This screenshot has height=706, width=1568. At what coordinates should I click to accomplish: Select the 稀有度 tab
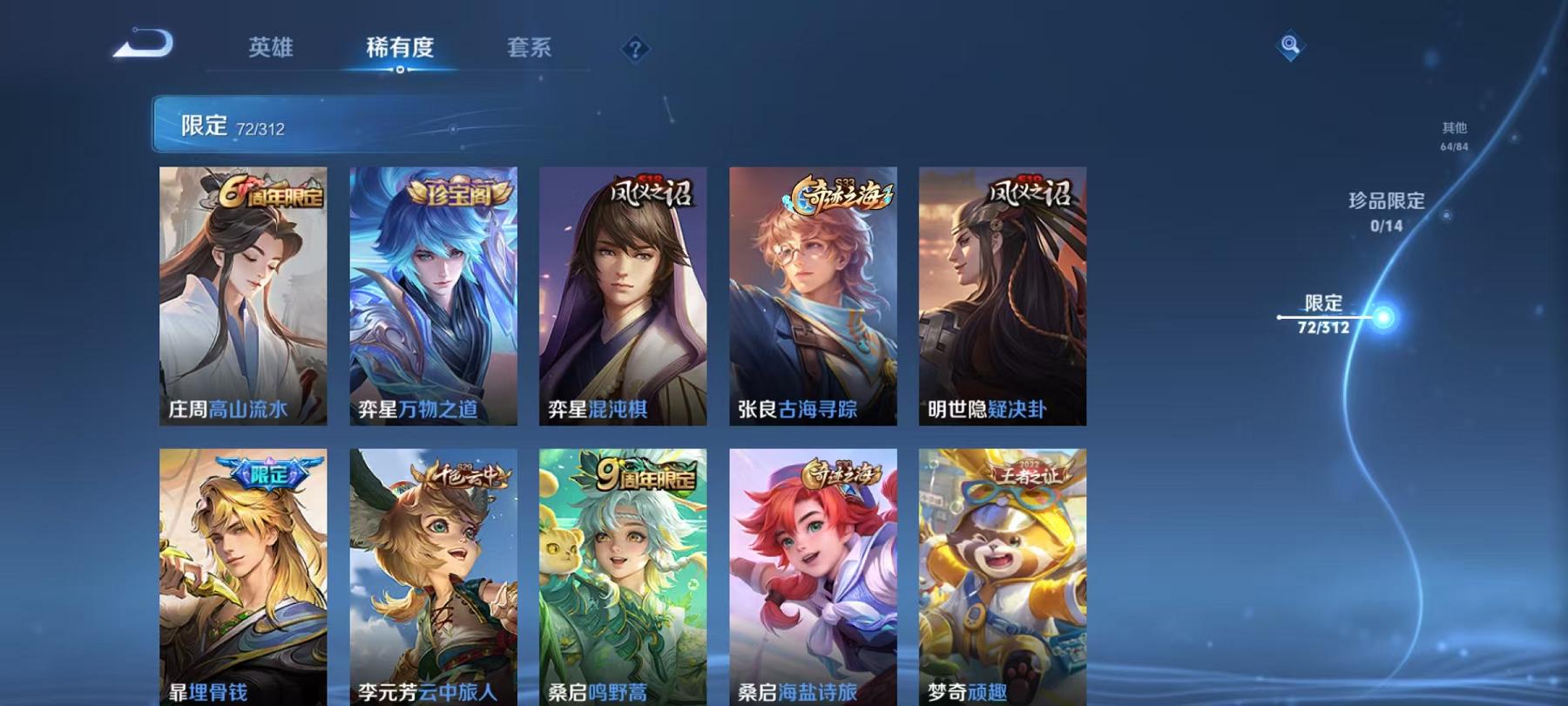coord(401,48)
